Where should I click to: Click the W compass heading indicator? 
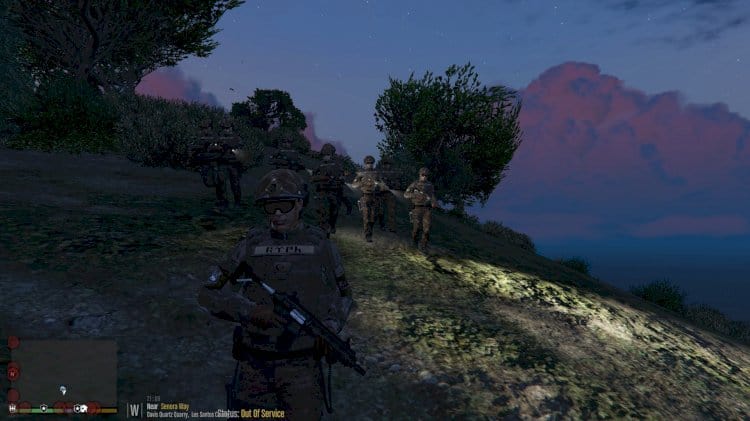[135, 410]
